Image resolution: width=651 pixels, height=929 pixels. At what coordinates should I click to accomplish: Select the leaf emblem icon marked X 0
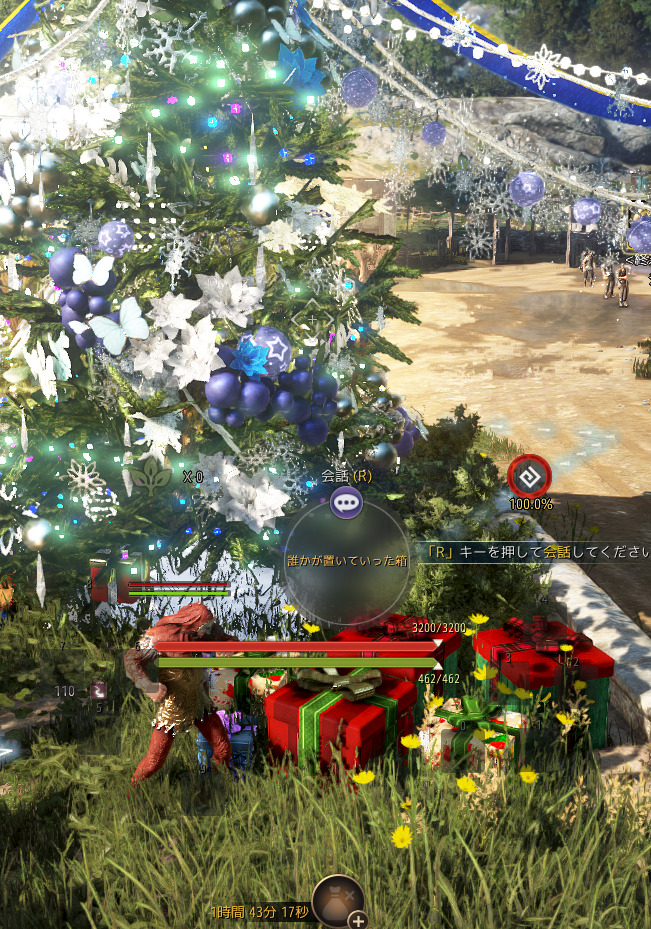click(x=152, y=474)
